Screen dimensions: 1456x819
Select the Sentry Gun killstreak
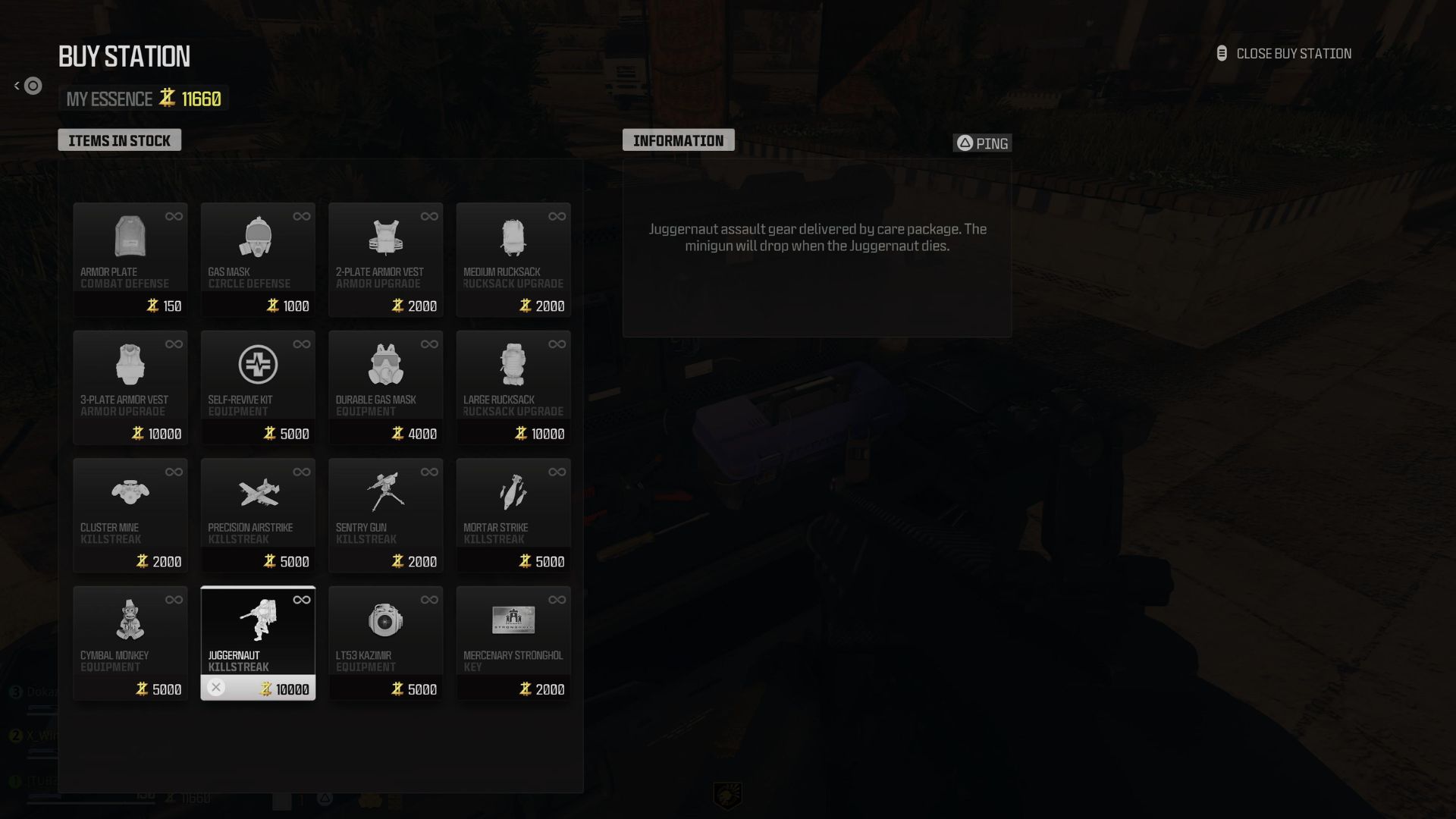coord(385,514)
